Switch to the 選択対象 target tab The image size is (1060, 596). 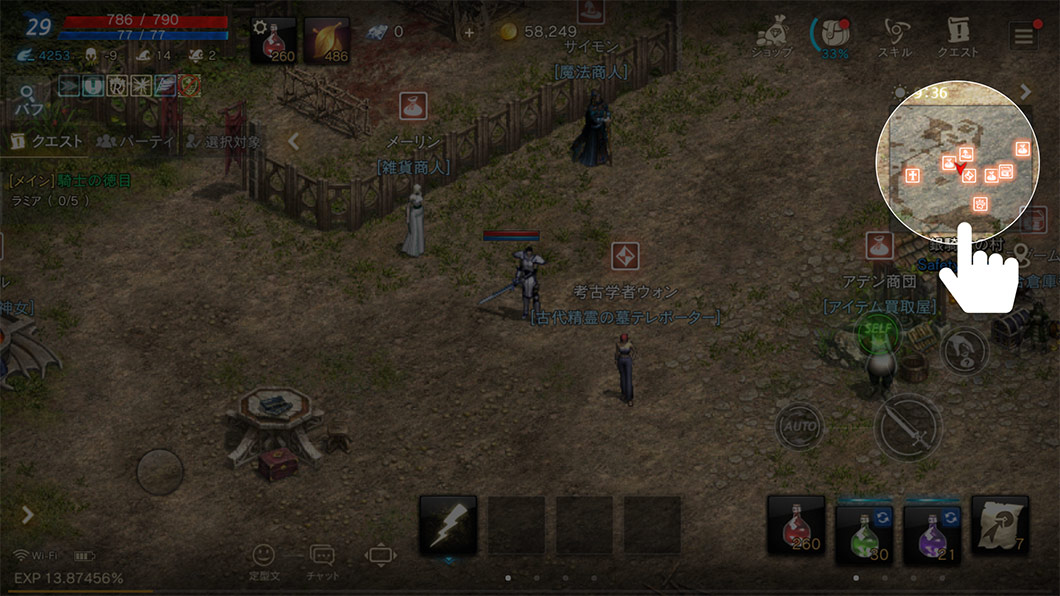pos(222,142)
